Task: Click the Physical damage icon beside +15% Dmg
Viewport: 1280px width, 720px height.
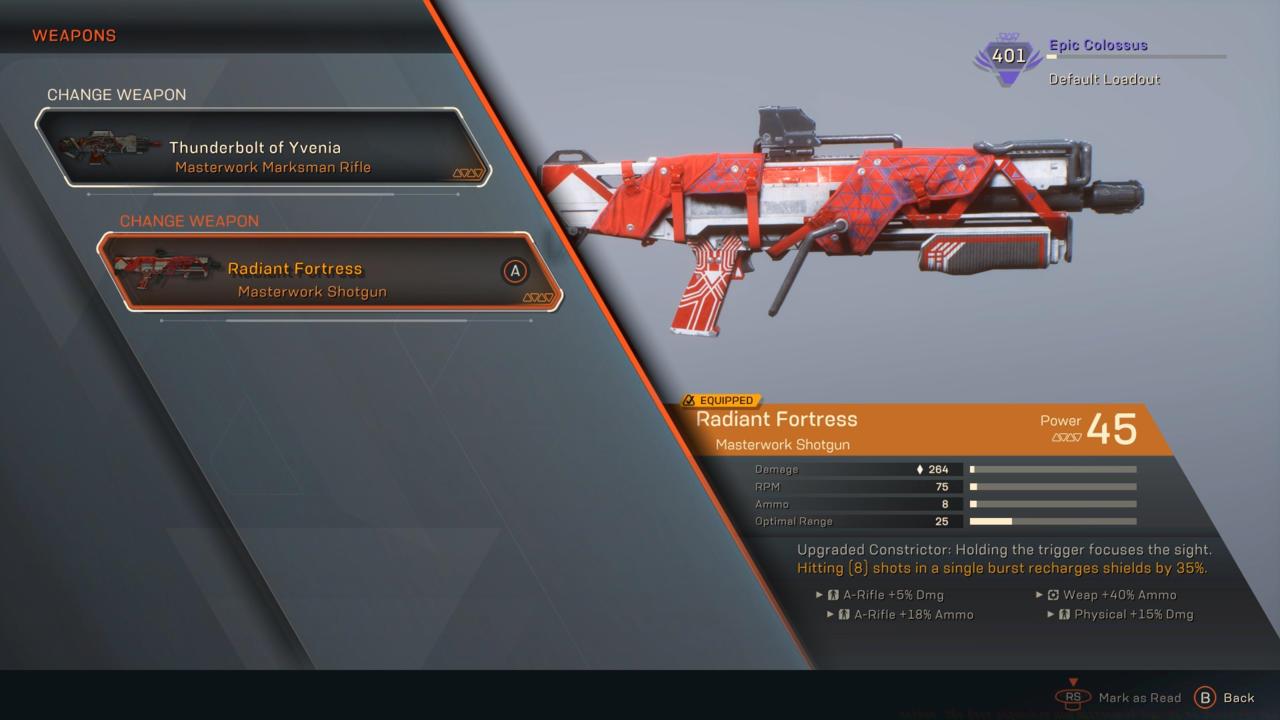Action: (x=1062, y=614)
